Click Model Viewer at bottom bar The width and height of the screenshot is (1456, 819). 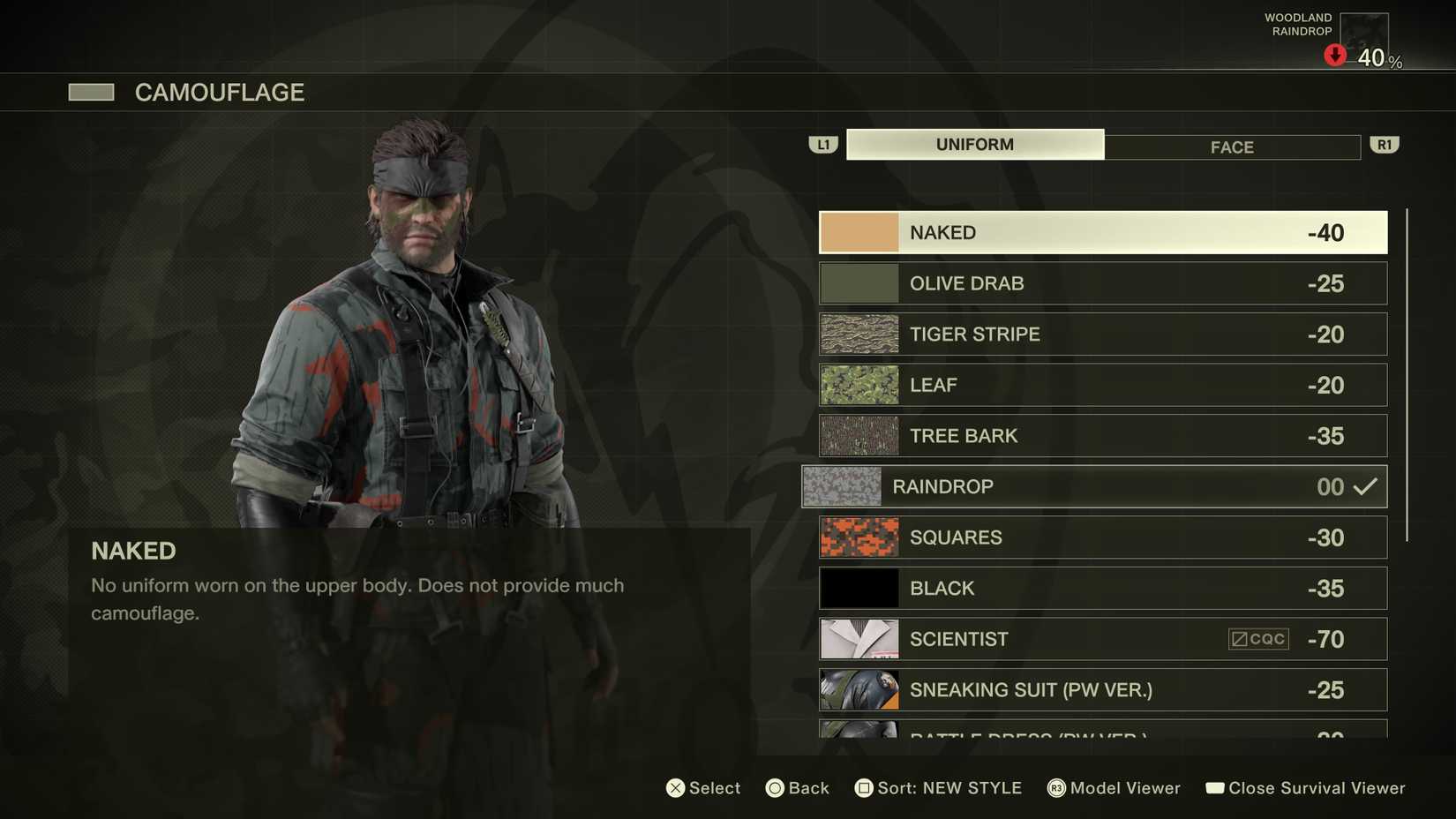click(1115, 787)
